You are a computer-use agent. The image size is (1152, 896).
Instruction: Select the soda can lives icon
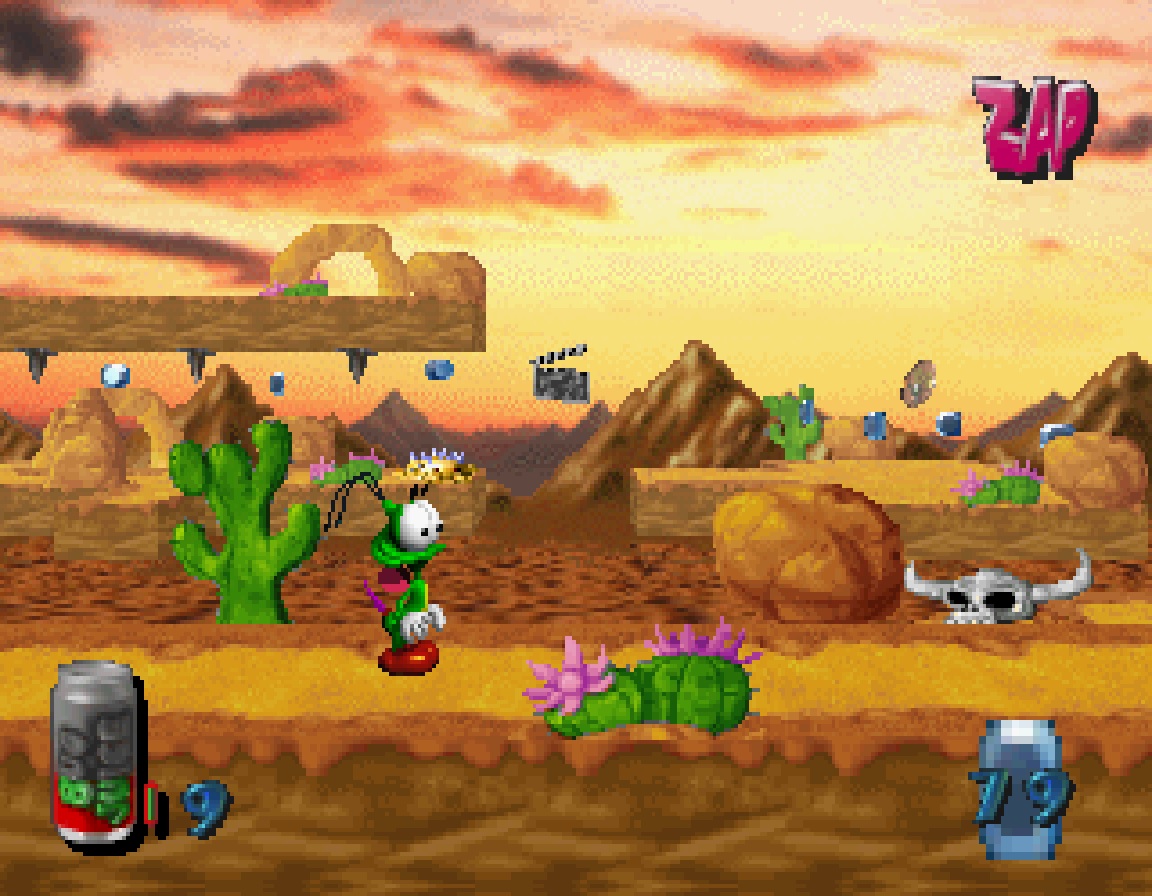coord(96,755)
